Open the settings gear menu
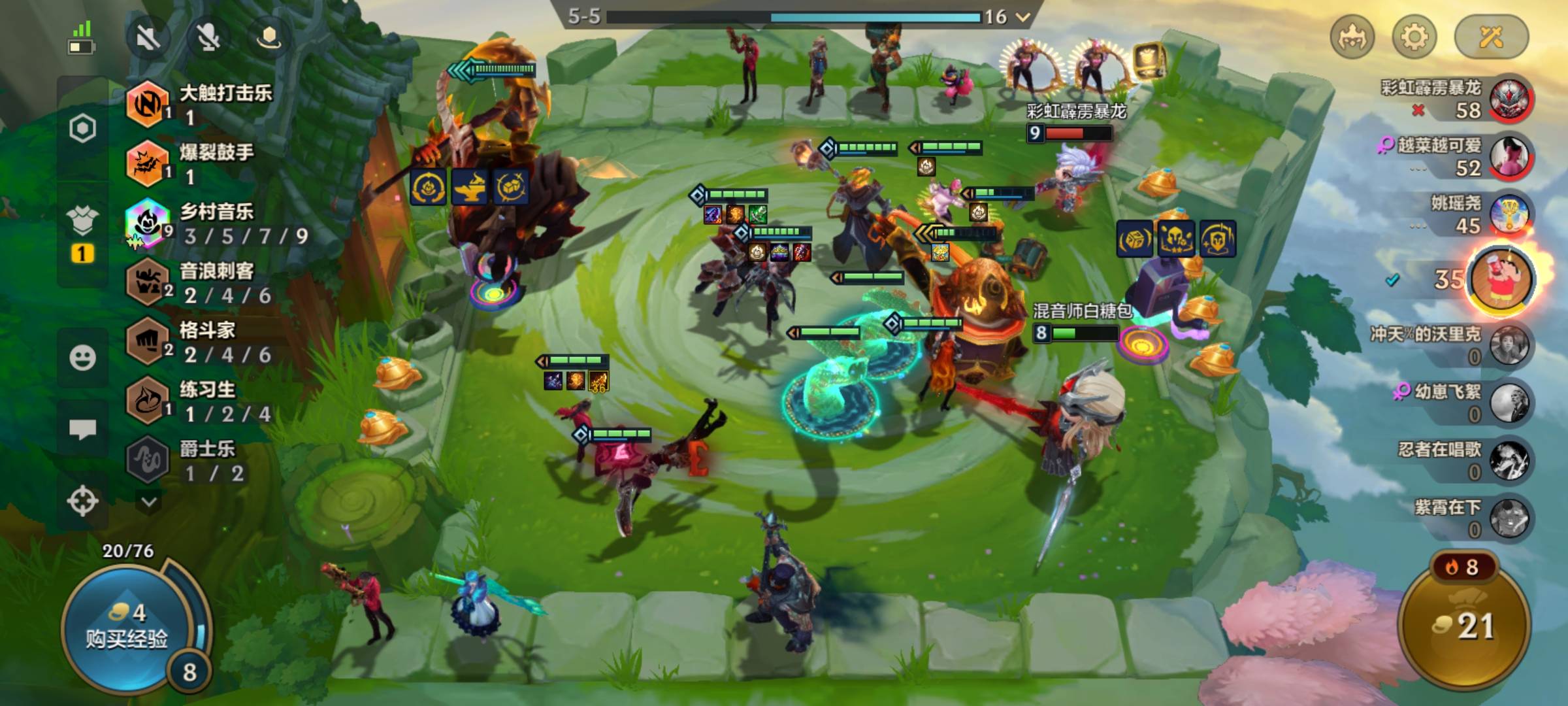Image resolution: width=1568 pixels, height=706 pixels. (x=1414, y=37)
